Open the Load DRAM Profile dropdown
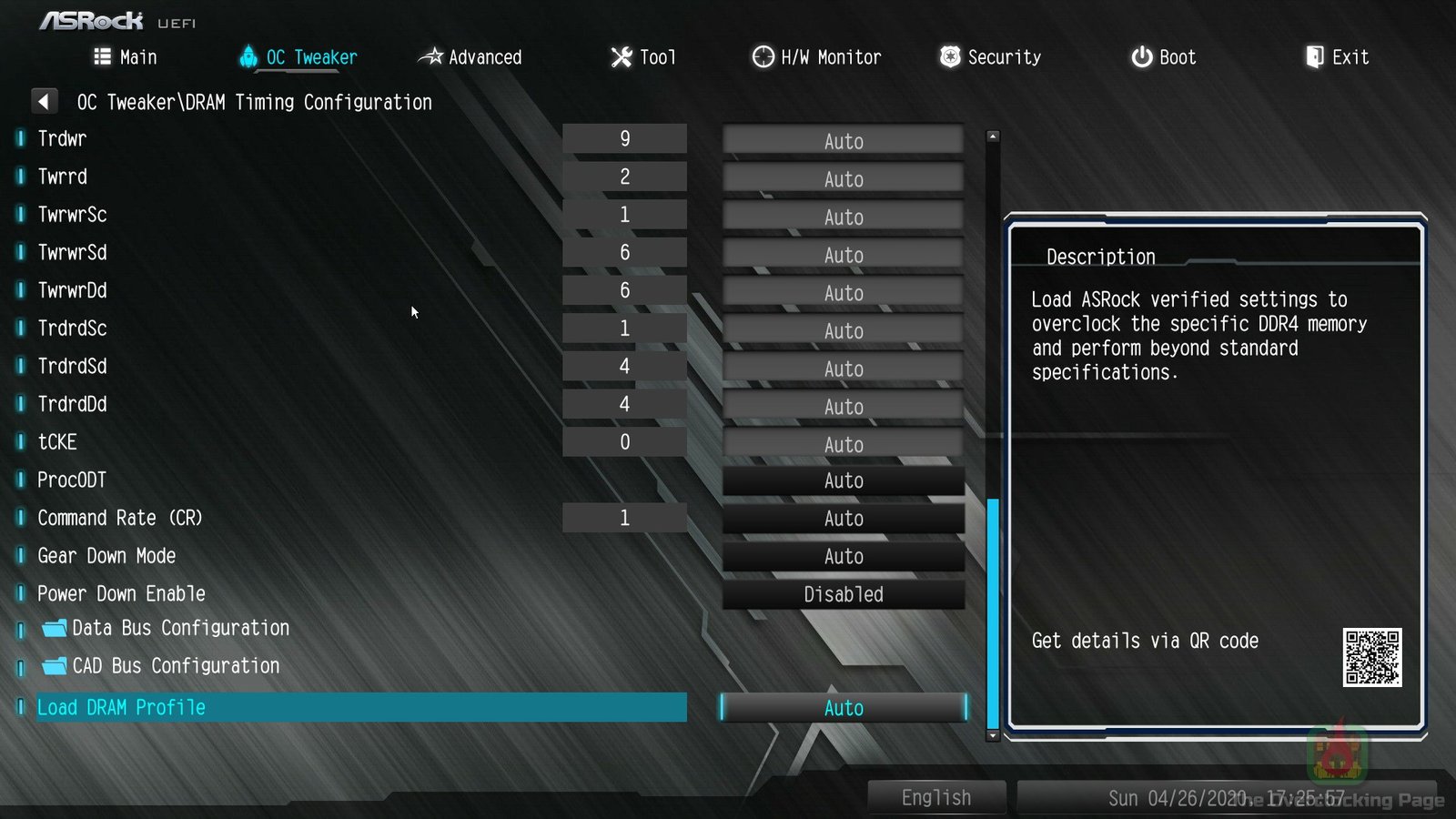Viewport: 1456px width, 819px height. click(x=843, y=708)
